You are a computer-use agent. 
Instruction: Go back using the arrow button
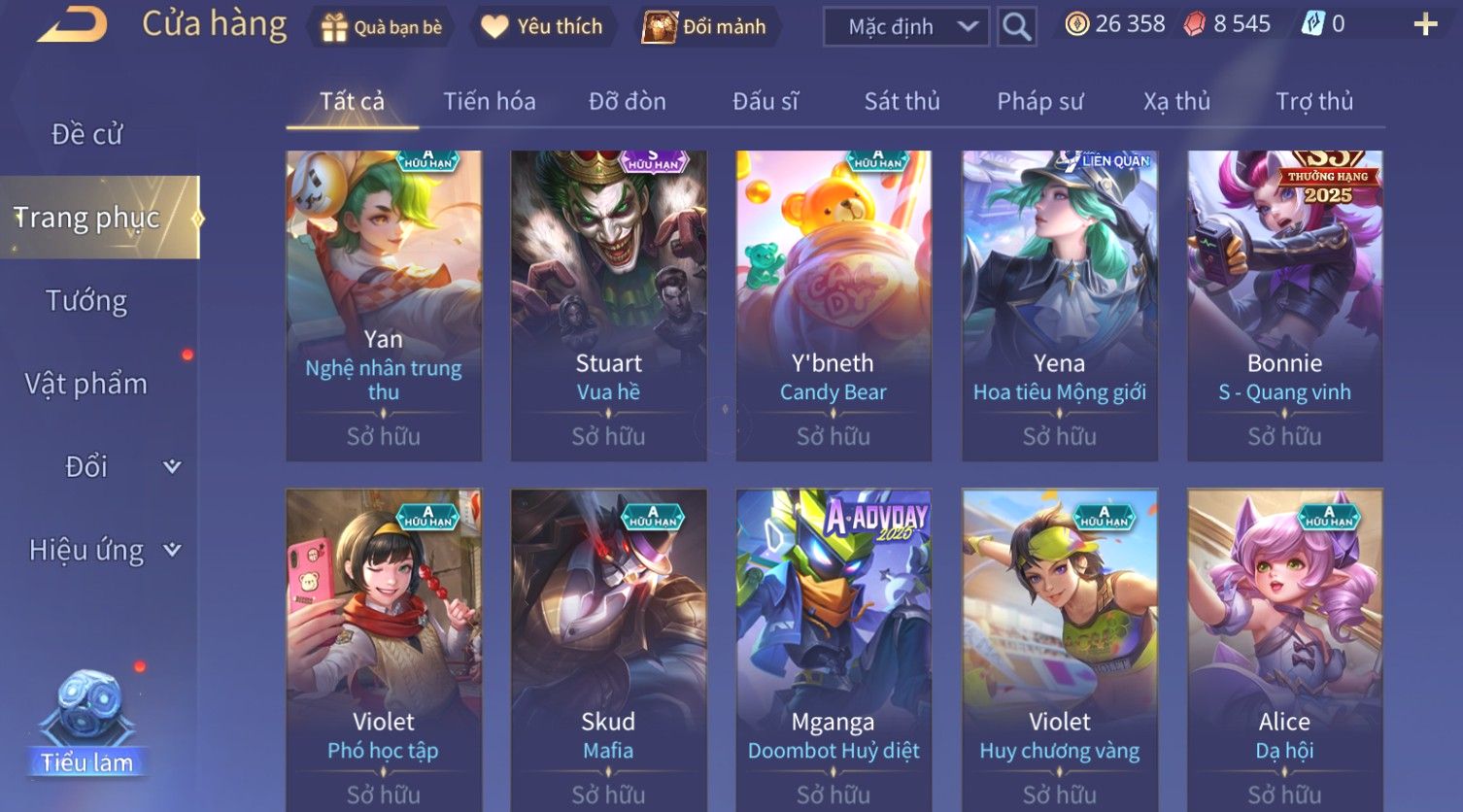pyautogui.click(x=71, y=24)
